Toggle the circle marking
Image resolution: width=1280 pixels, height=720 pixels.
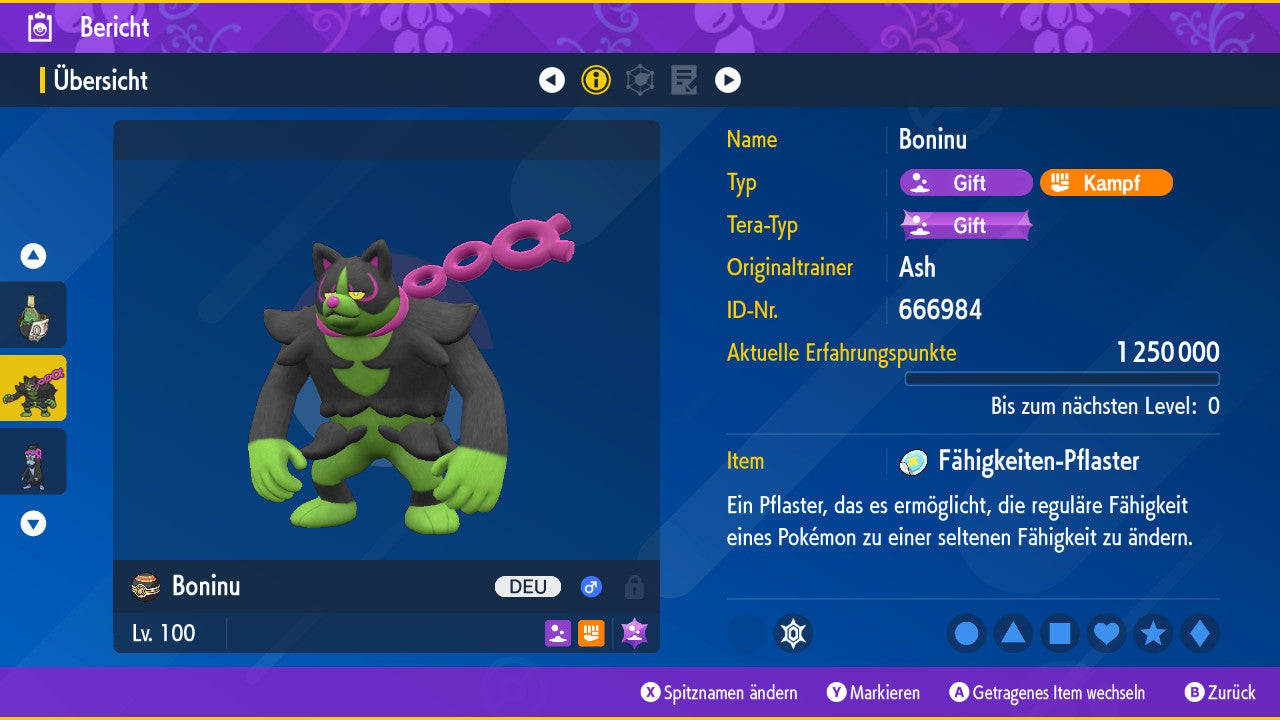967,633
